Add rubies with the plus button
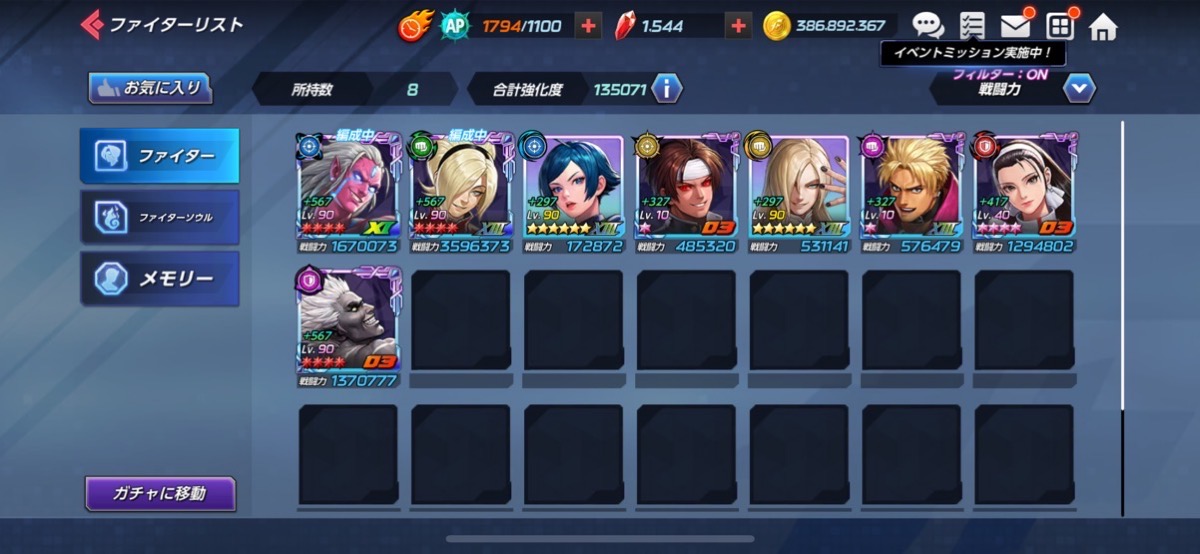Viewport: 1200px width, 554px height. [739, 27]
